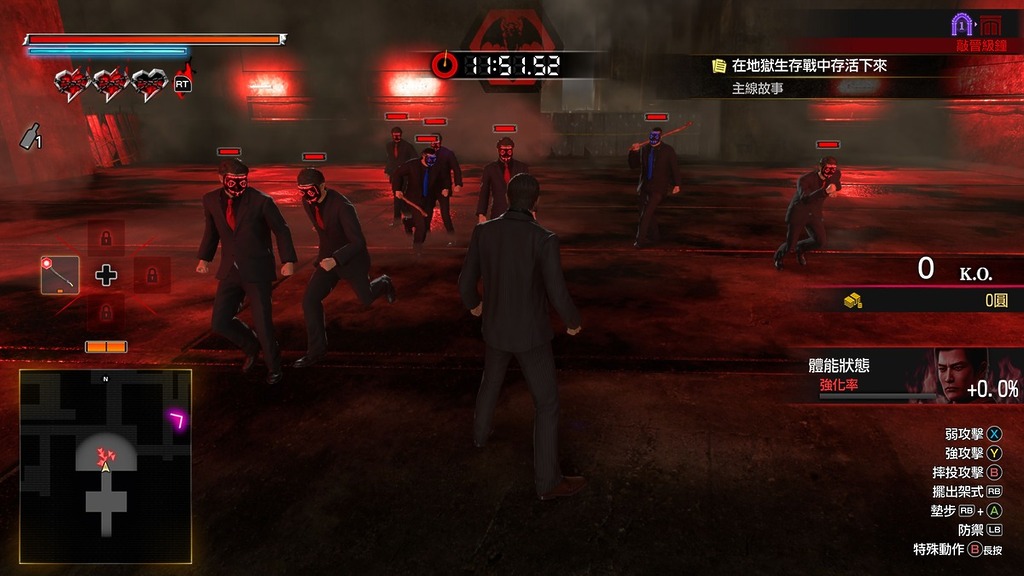This screenshot has height=576, width=1024.
Task: Click the purple gate icon
Action: pyautogui.click(x=962, y=24)
